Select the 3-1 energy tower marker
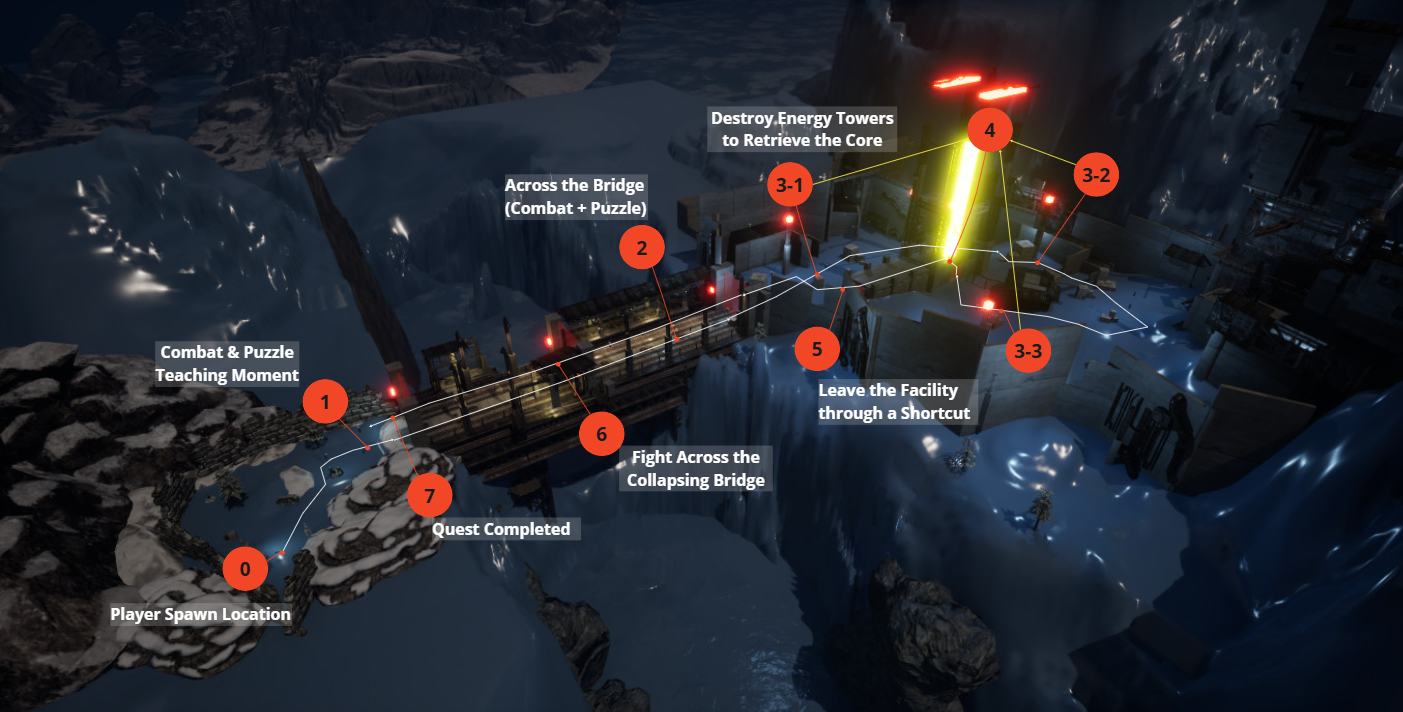 click(790, 185)
